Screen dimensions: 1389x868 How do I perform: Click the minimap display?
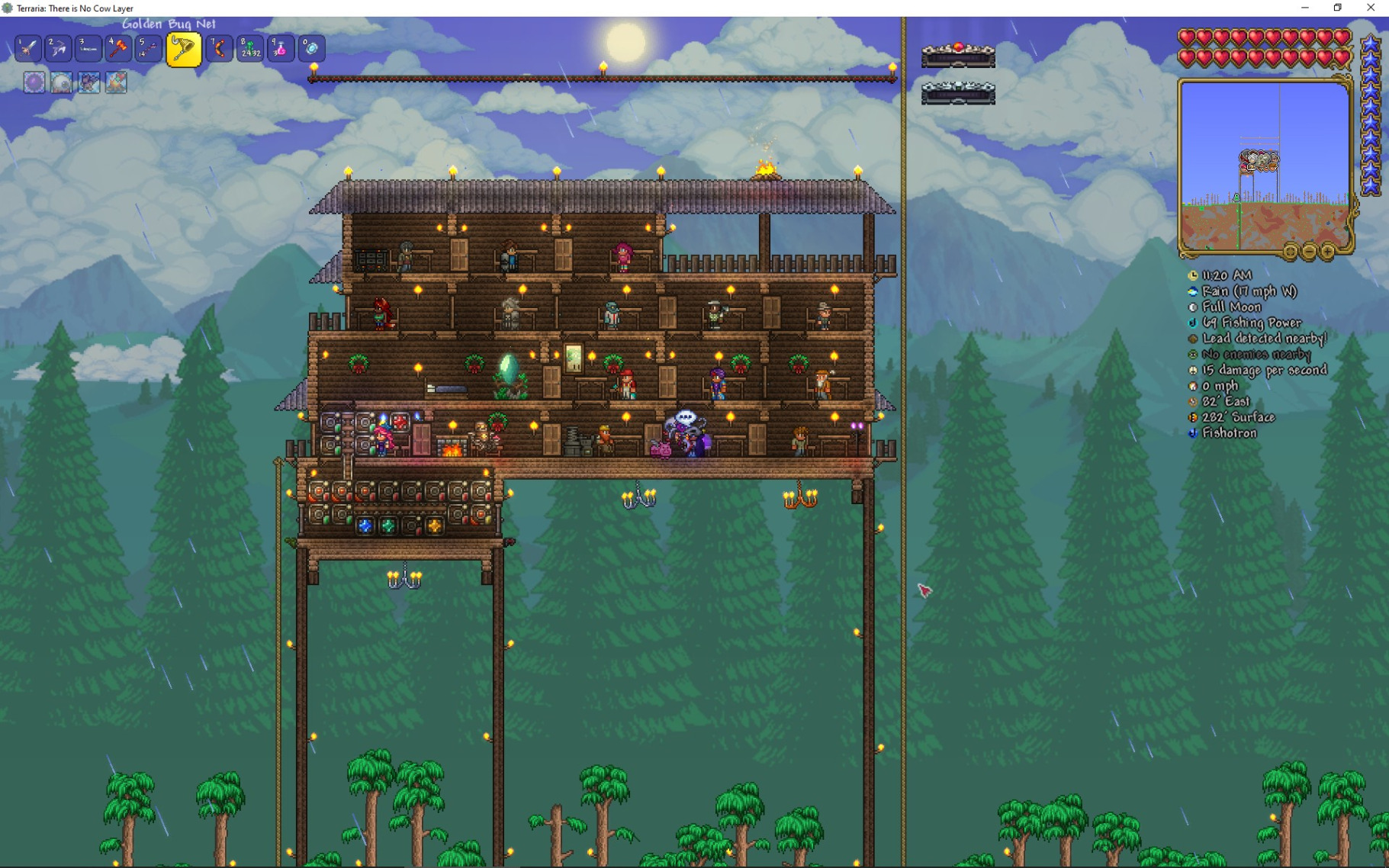tap(1263, 164)
